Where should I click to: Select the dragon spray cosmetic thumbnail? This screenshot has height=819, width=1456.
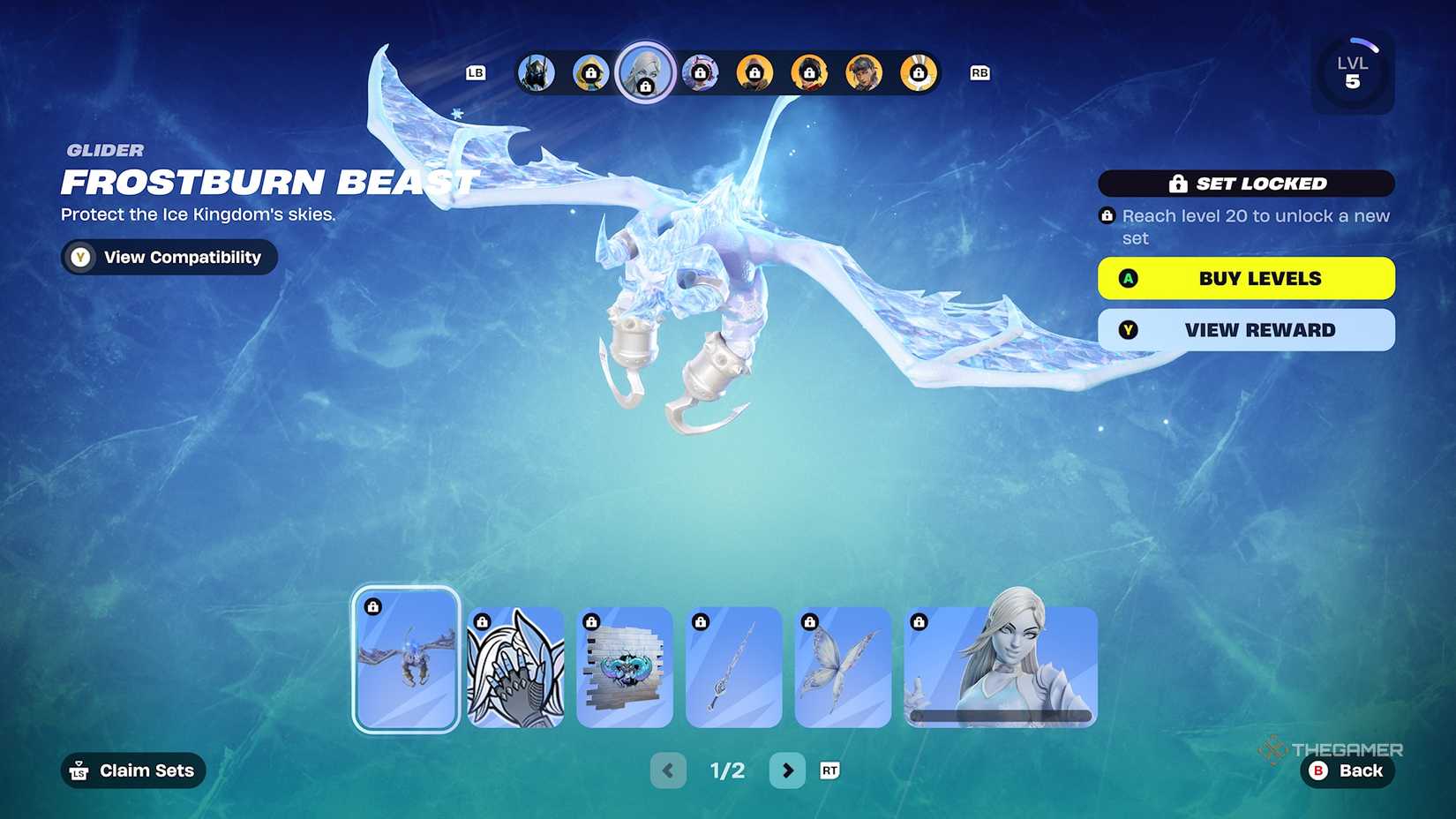[x=625, y=666]
